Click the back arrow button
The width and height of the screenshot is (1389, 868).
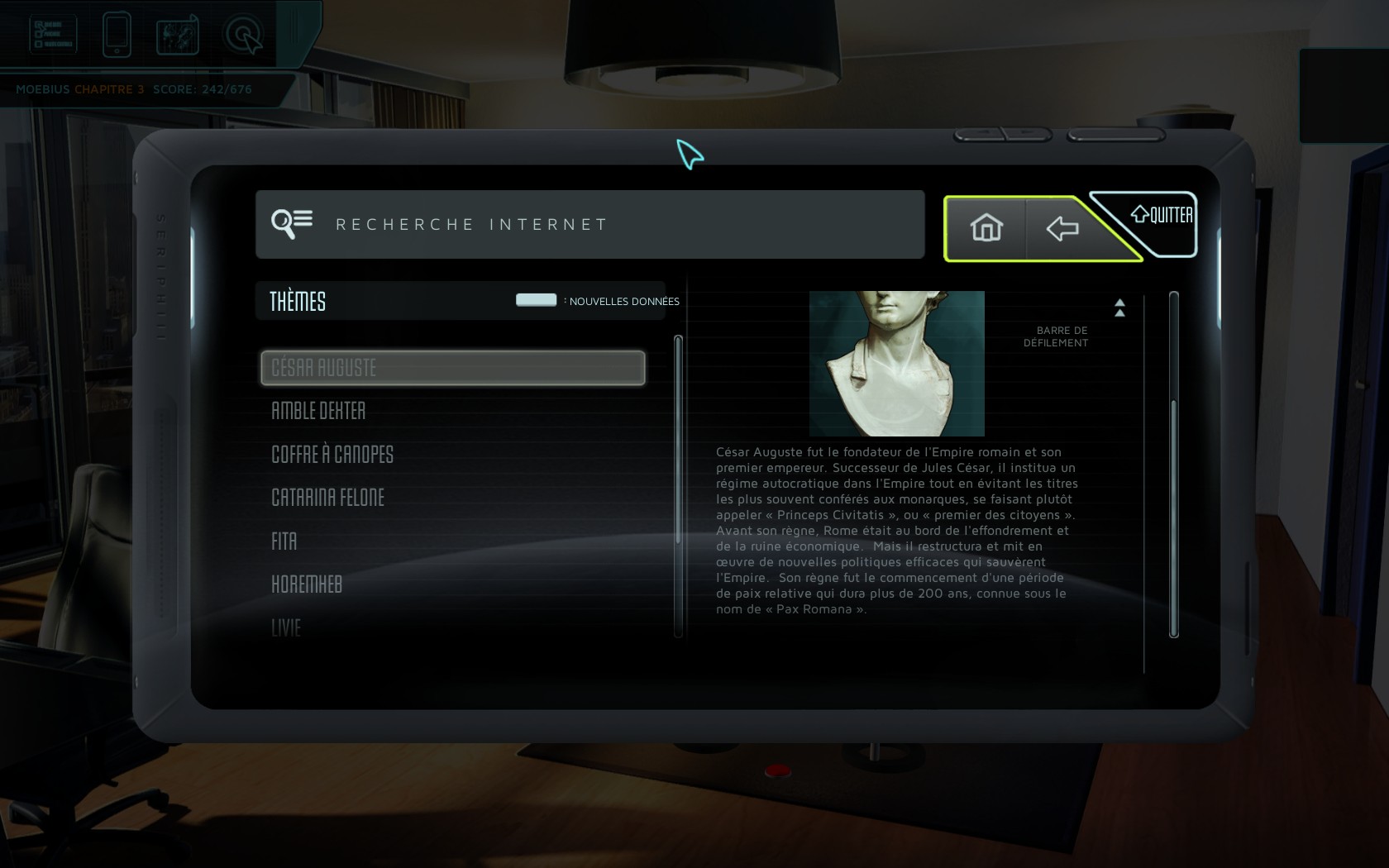point(1062,229)
